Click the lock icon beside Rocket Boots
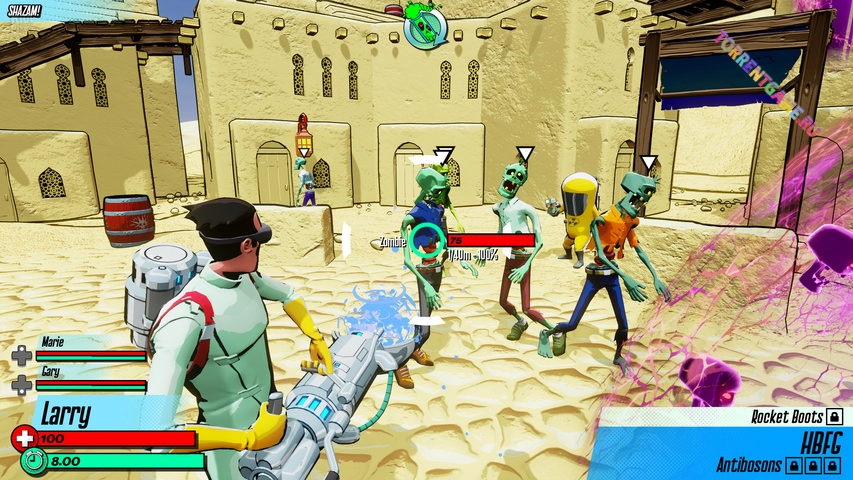Viewport: 853px width, 480px height. pos(835,416)
